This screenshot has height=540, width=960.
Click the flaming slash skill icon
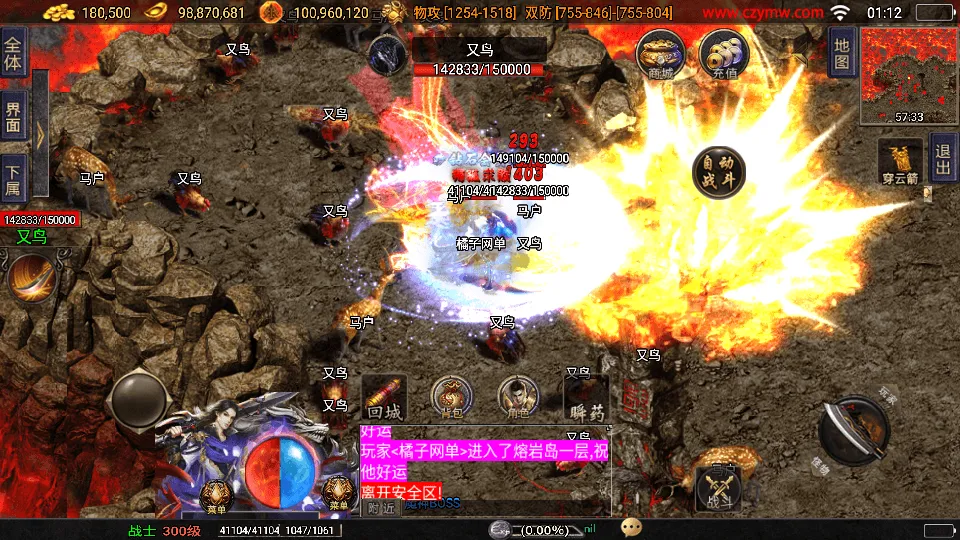point(32,278)
